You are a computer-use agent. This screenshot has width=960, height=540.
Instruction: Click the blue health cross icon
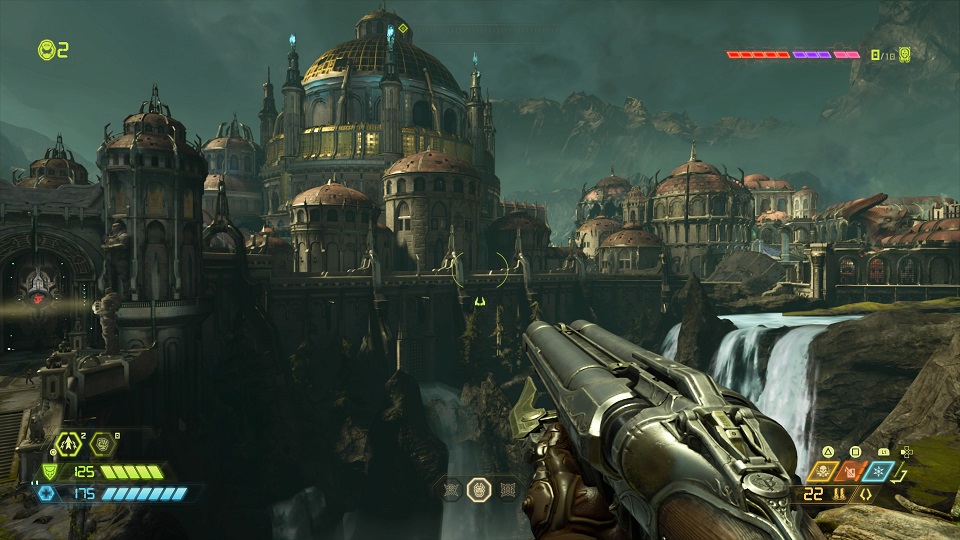click(x=48, y=493)
